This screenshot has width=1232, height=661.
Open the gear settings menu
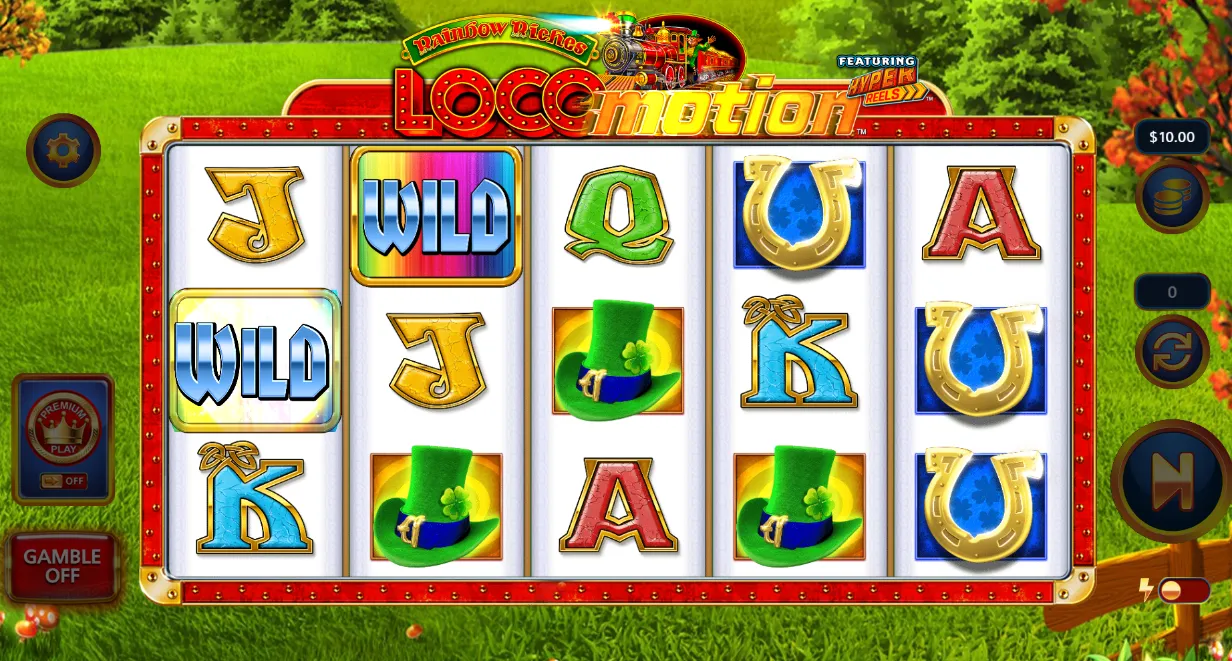(x=62, y=150)
